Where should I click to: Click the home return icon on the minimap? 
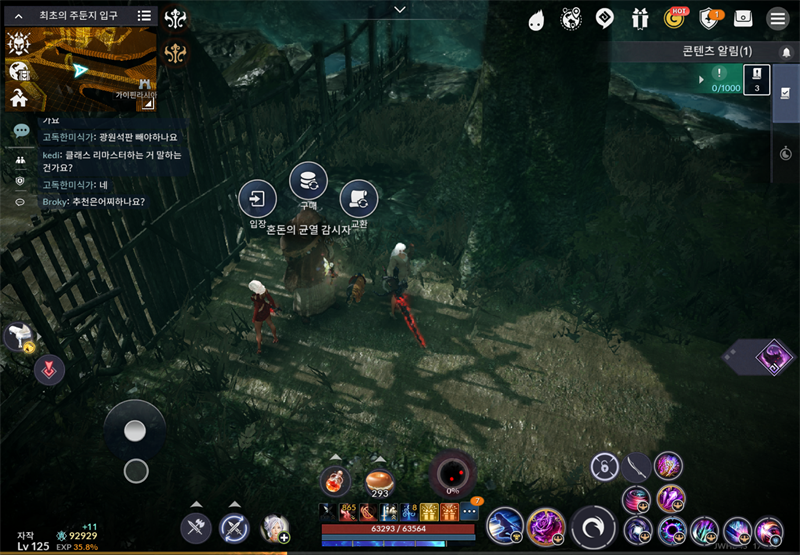18,97
